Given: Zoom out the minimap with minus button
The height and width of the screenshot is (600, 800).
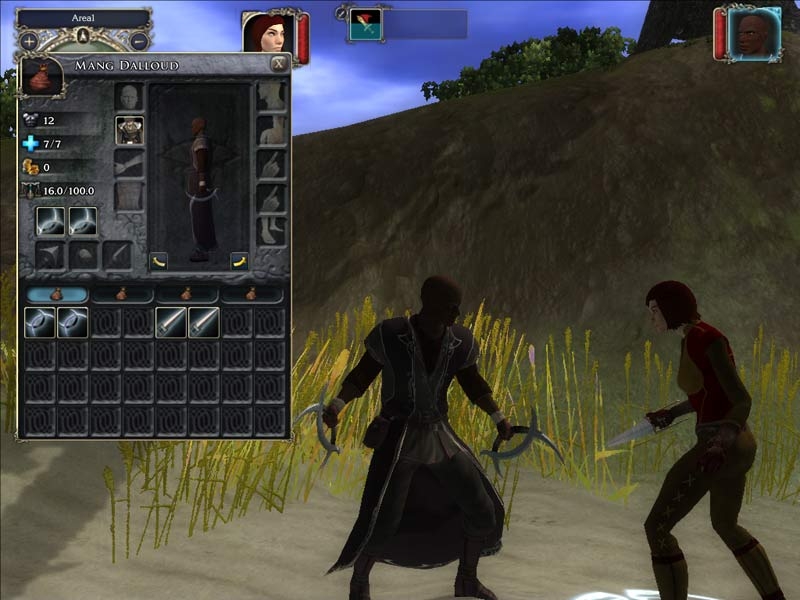Looking at the screenshot, I should click(139, 41).
